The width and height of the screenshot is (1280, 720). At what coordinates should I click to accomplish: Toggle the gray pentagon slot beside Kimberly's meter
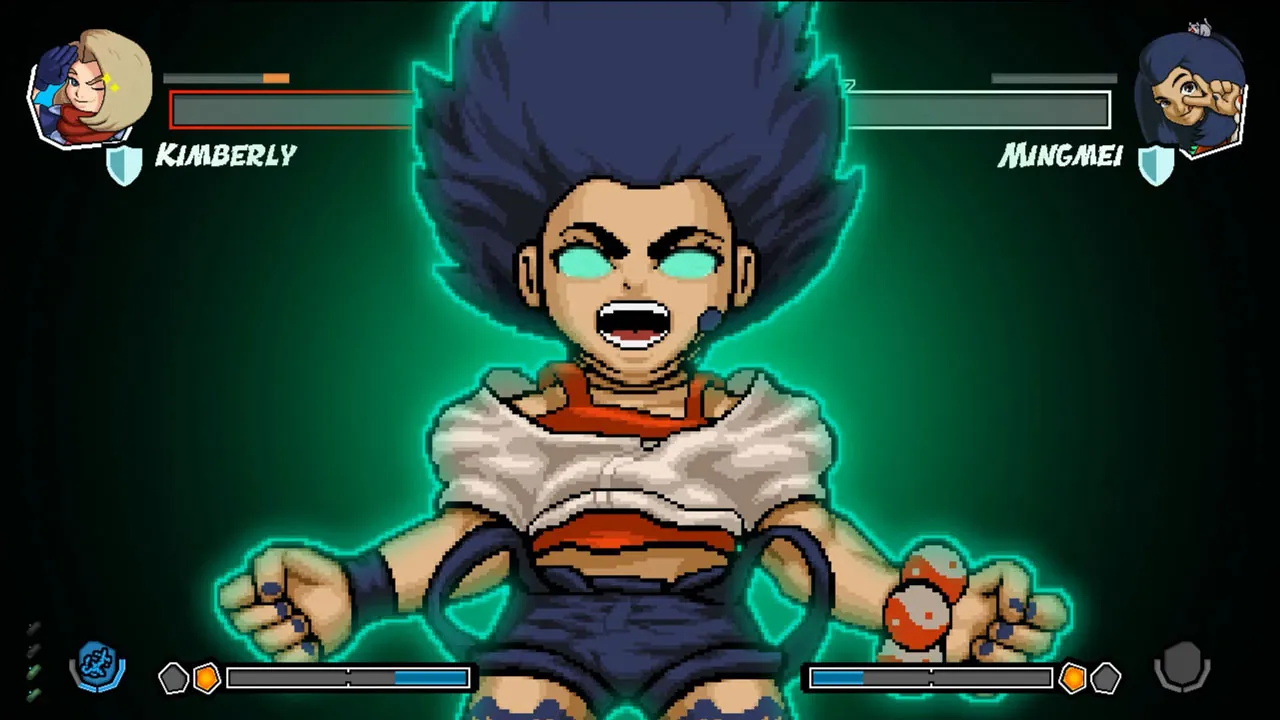[172, 678]
